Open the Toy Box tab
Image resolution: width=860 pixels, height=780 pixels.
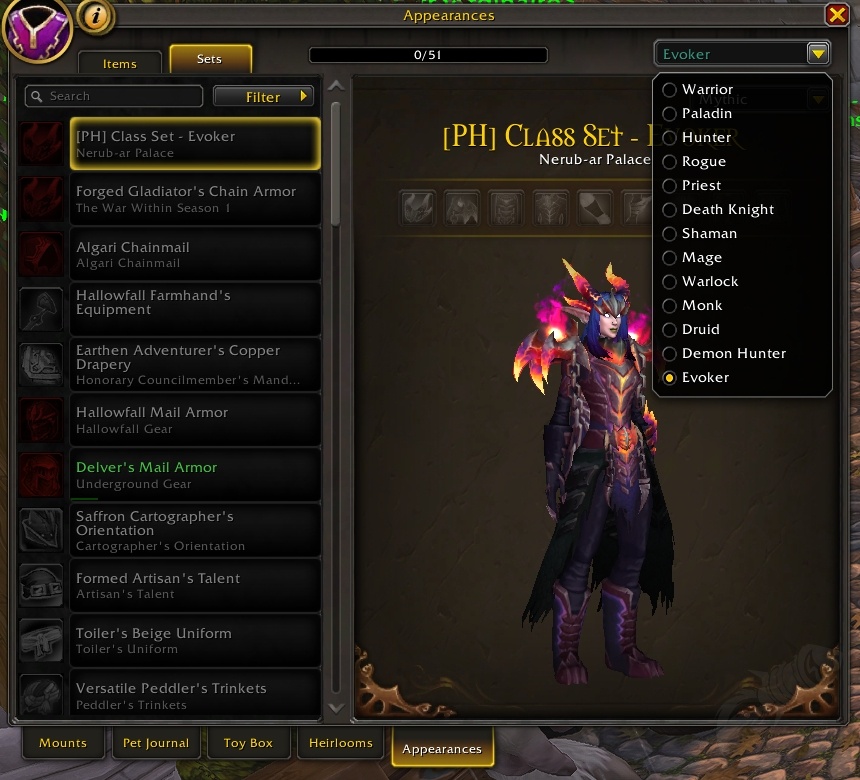[x=248, y=744]
